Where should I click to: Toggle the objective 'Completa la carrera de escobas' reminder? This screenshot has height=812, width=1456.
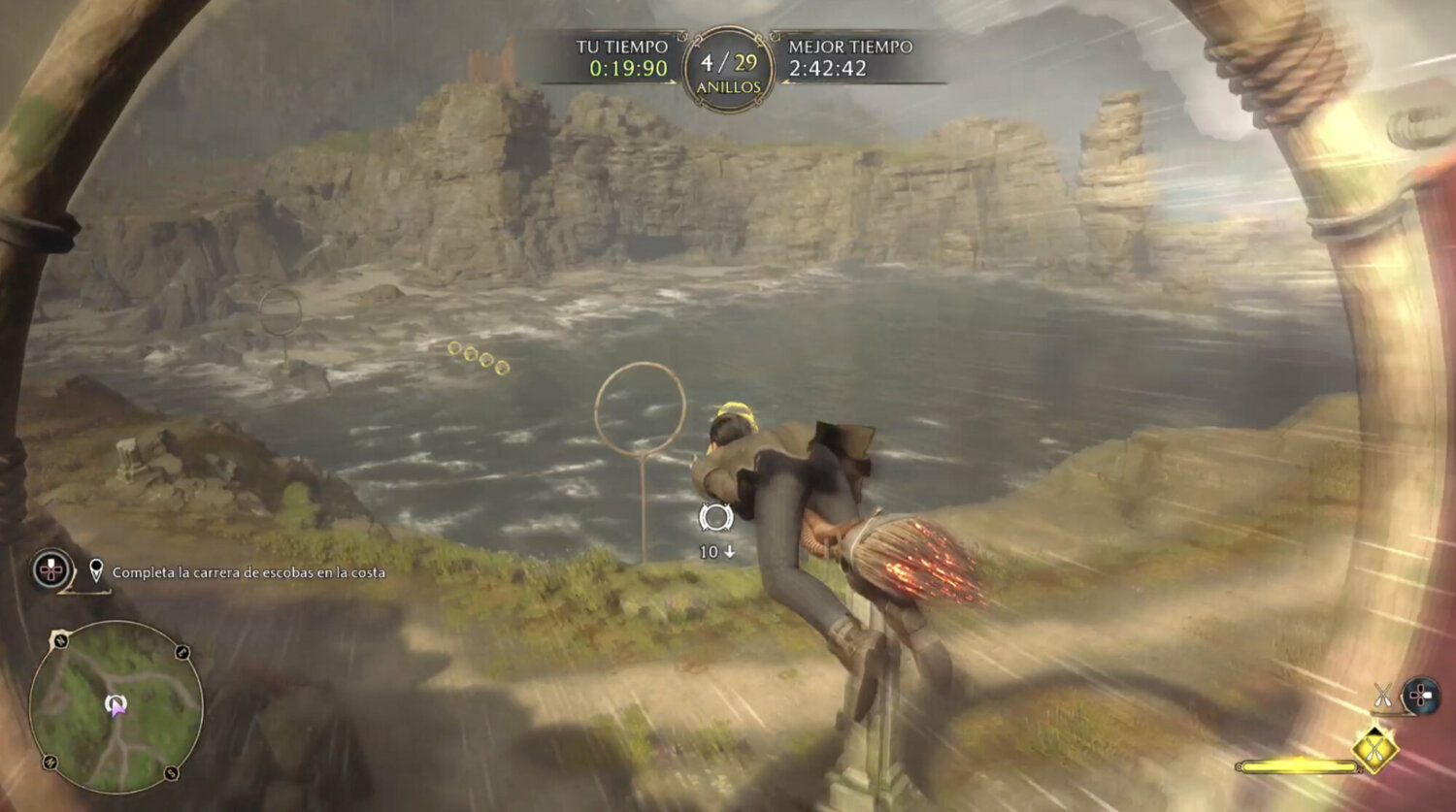(x=250, y=573)
